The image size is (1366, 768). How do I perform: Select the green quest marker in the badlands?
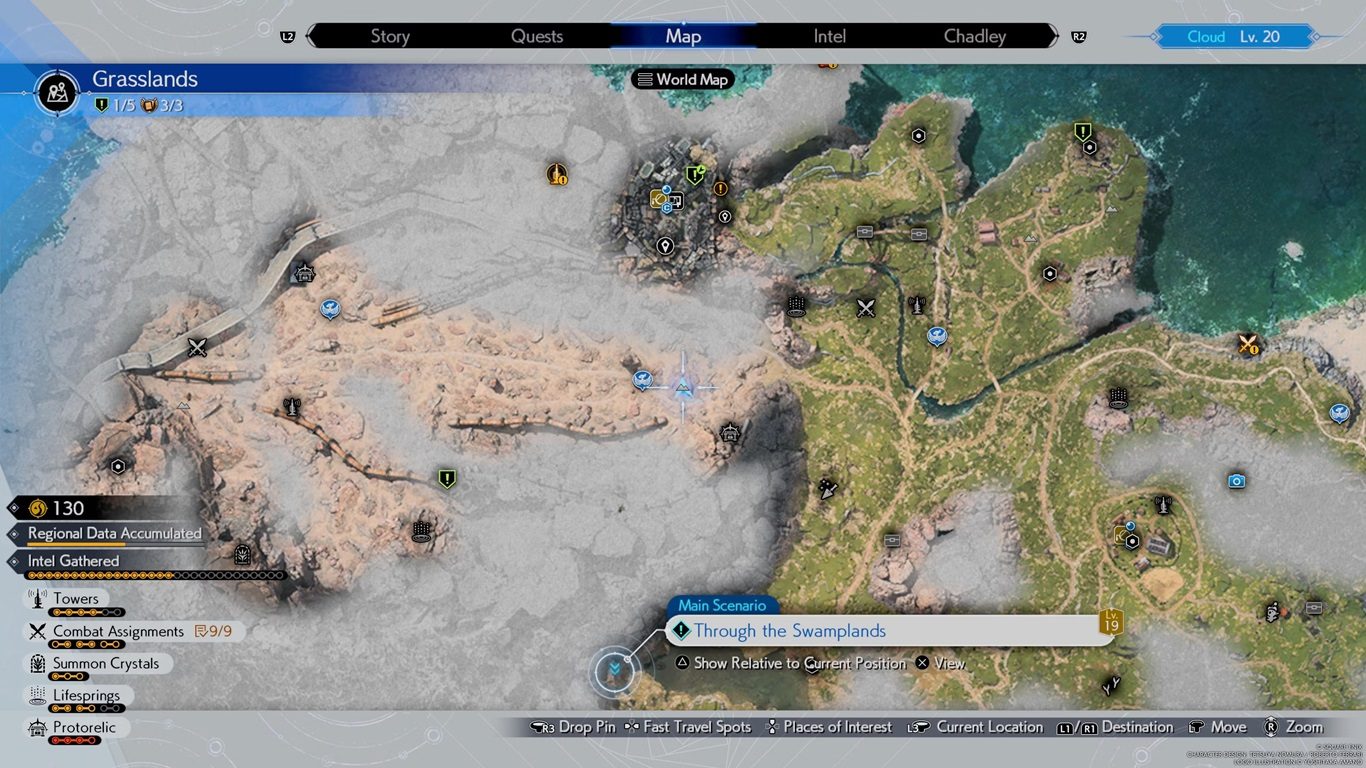(447, 479)
